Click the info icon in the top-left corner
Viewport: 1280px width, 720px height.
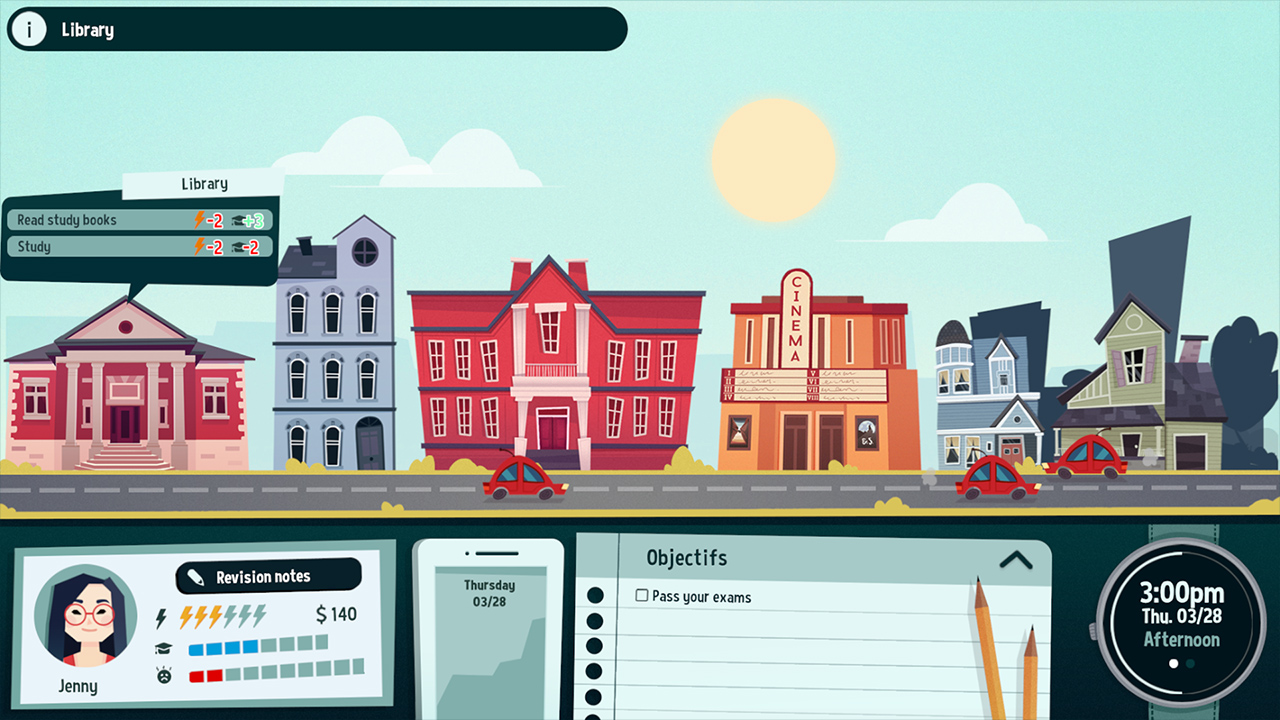[x=28, y=29]
